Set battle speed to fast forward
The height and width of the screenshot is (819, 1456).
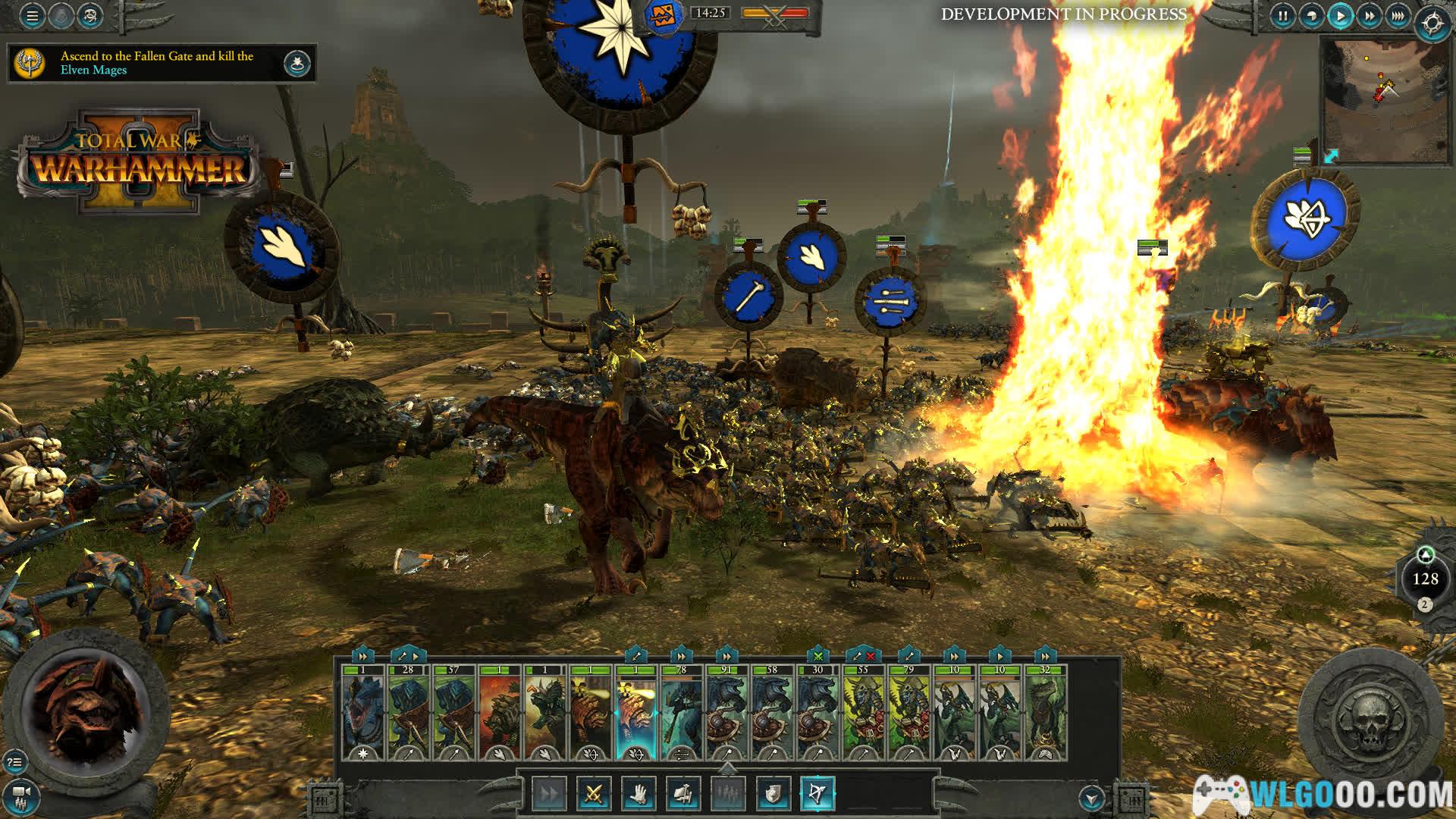pyautogui.click(x=1370, y=16)
